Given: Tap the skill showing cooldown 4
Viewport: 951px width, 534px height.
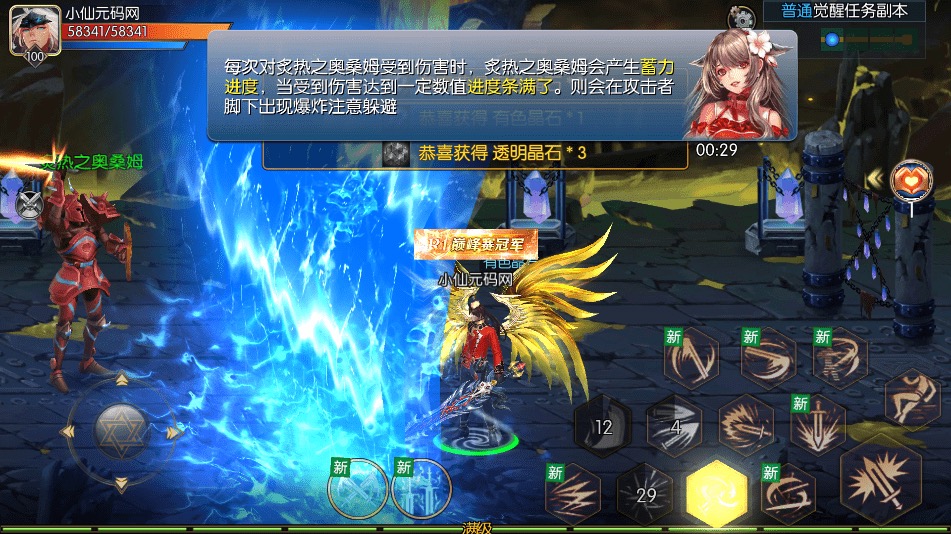Looking at the screenshot, I should (674, 426).
